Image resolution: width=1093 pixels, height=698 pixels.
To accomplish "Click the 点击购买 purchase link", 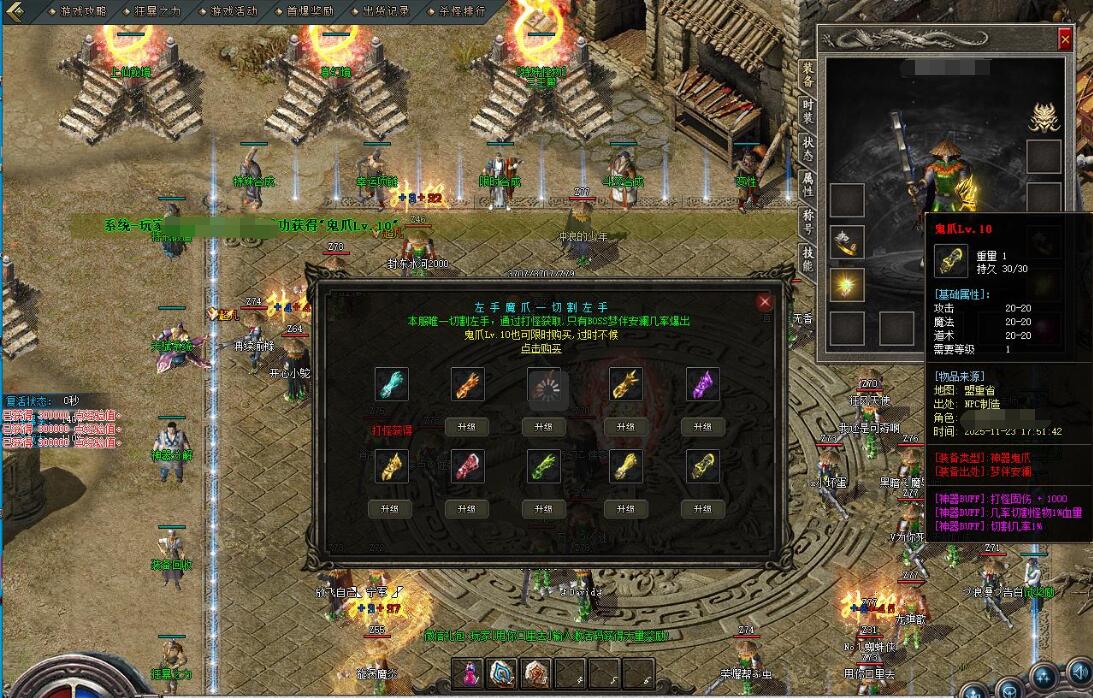I will (x=542, y=348).
